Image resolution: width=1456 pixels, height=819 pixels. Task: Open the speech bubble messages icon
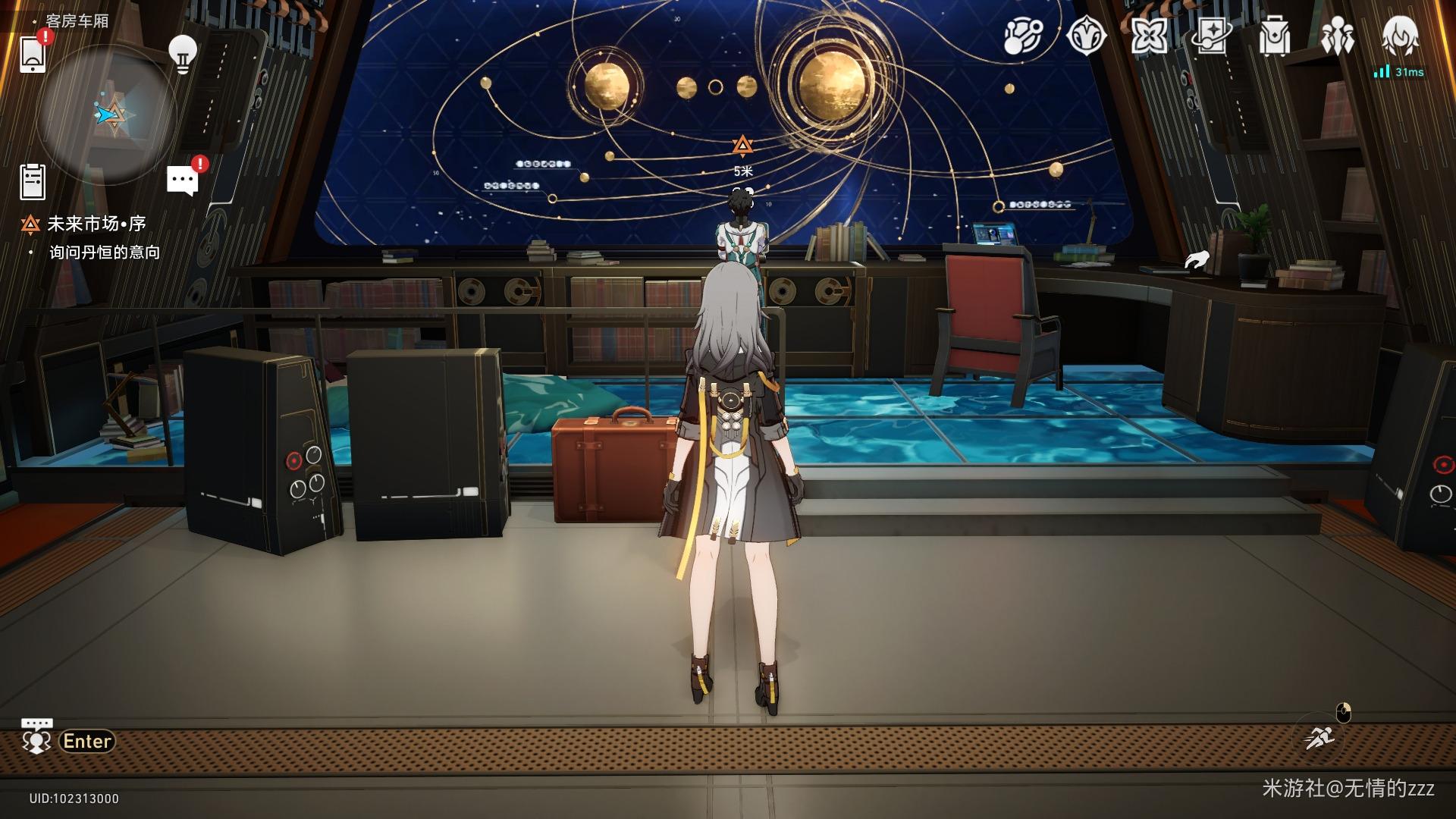click(x=183, y=180)
